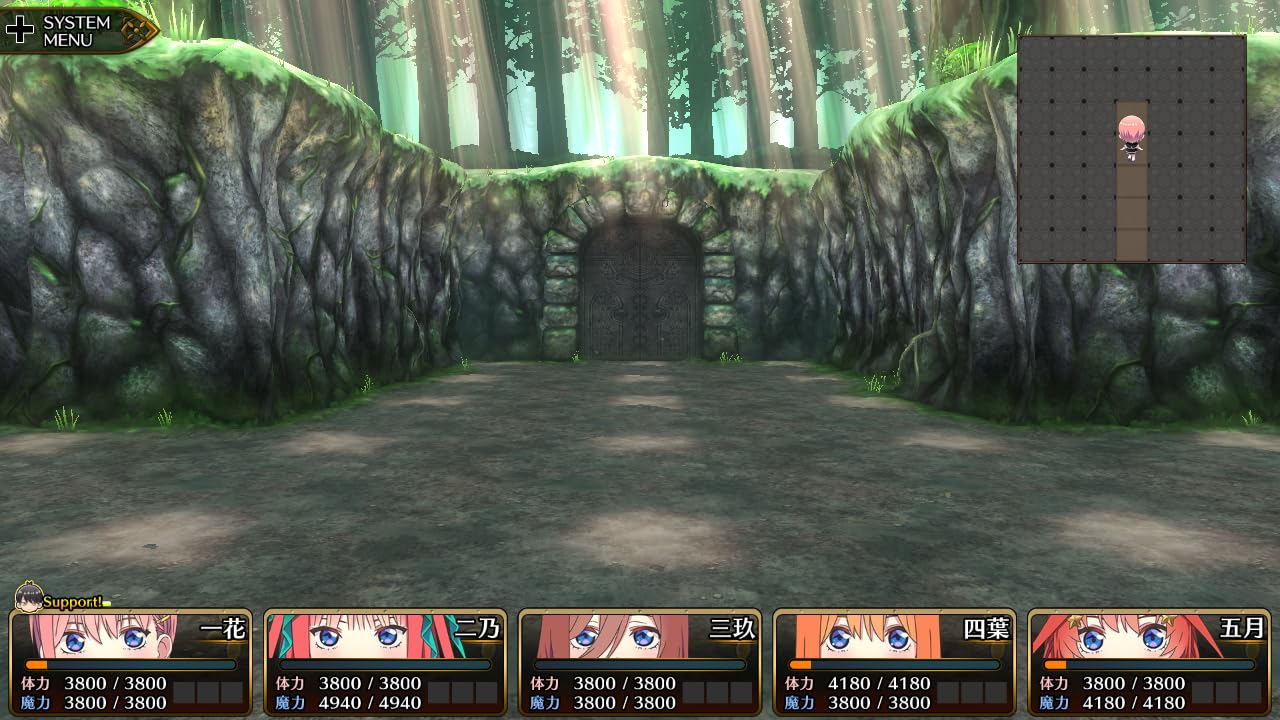The image size is (1280, 720).
Task: Click the dungeon minimap
Action: click(x=1132, y=149)
